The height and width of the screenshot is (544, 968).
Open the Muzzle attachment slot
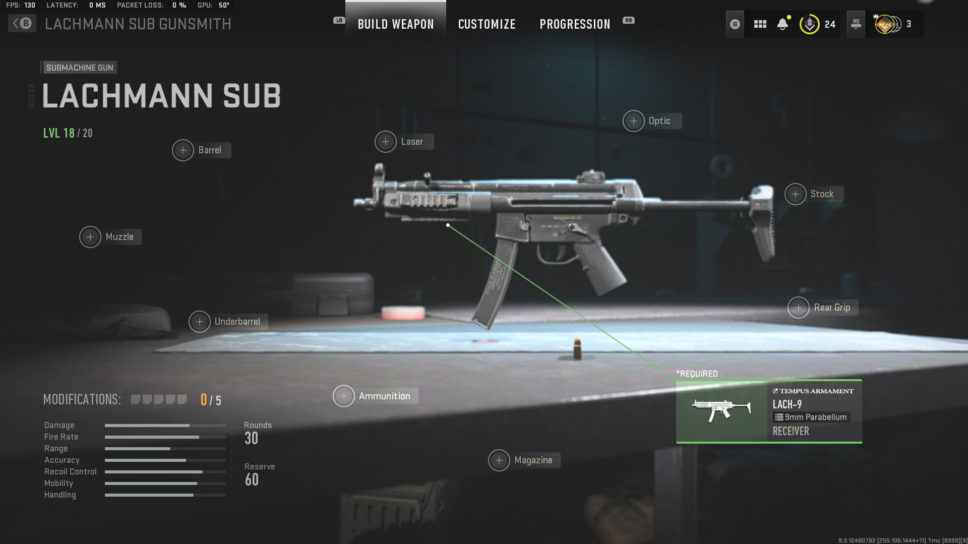click(91, 237)
